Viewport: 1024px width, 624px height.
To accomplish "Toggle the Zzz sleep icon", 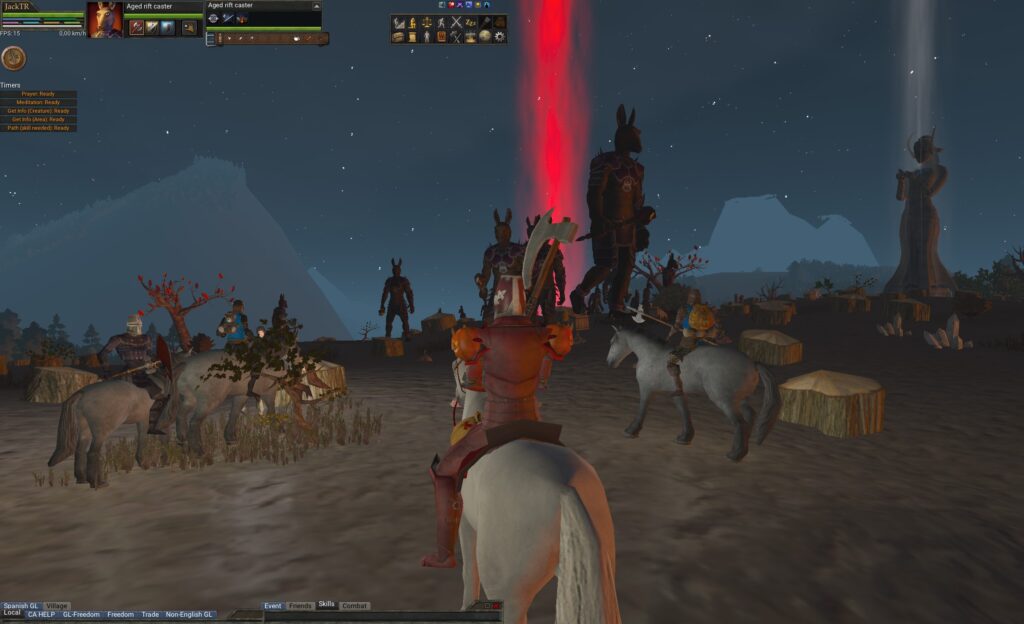I will click(x=471, y=22).
